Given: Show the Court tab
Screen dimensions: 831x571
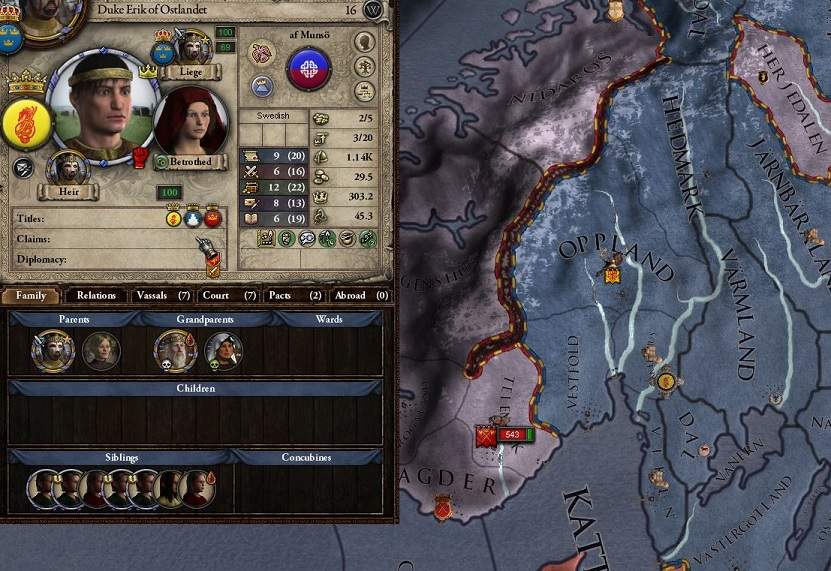Looking at the screenshot, I should (223, 295).
